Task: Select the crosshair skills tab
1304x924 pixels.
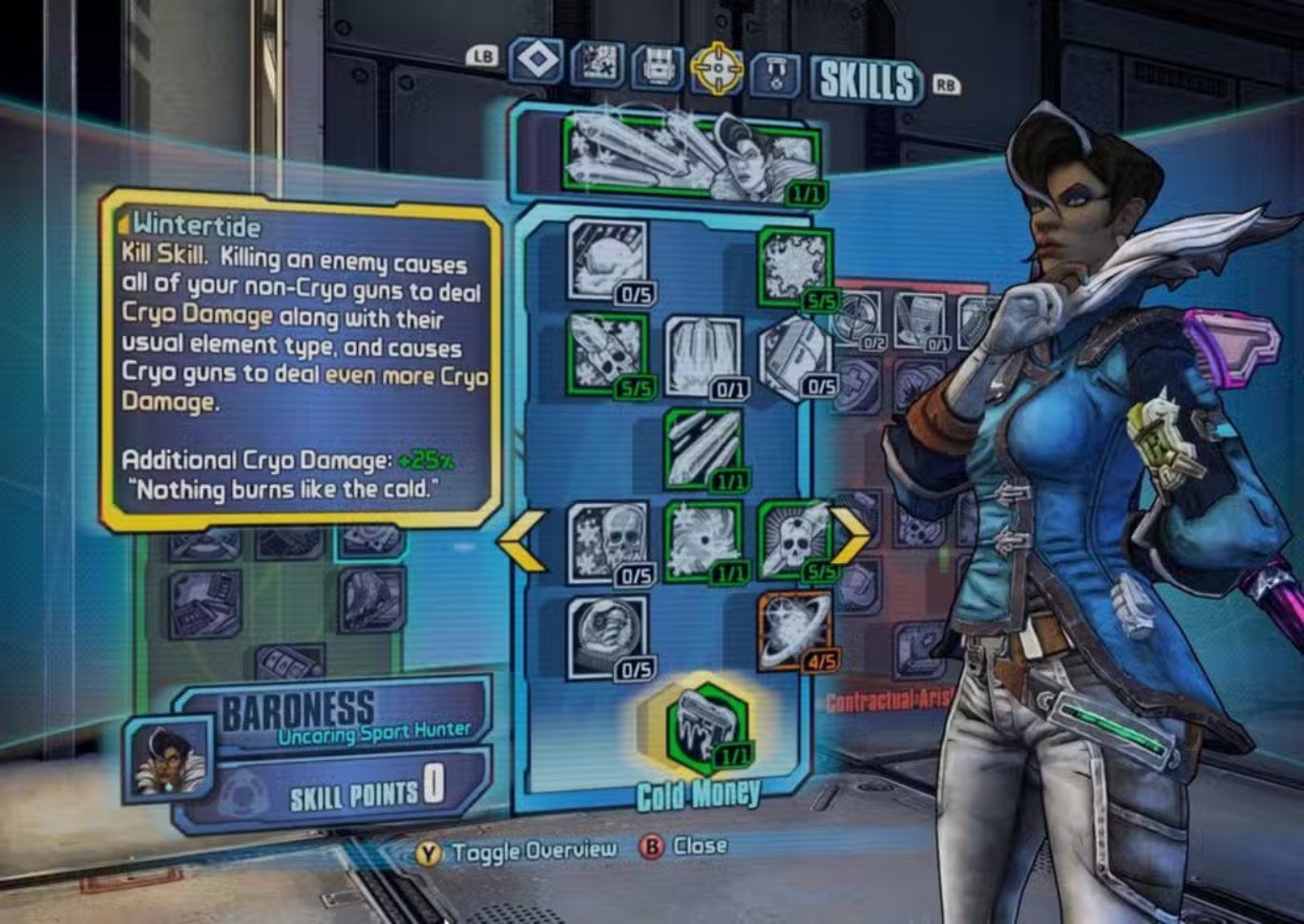Action: [x=716, y=68]
